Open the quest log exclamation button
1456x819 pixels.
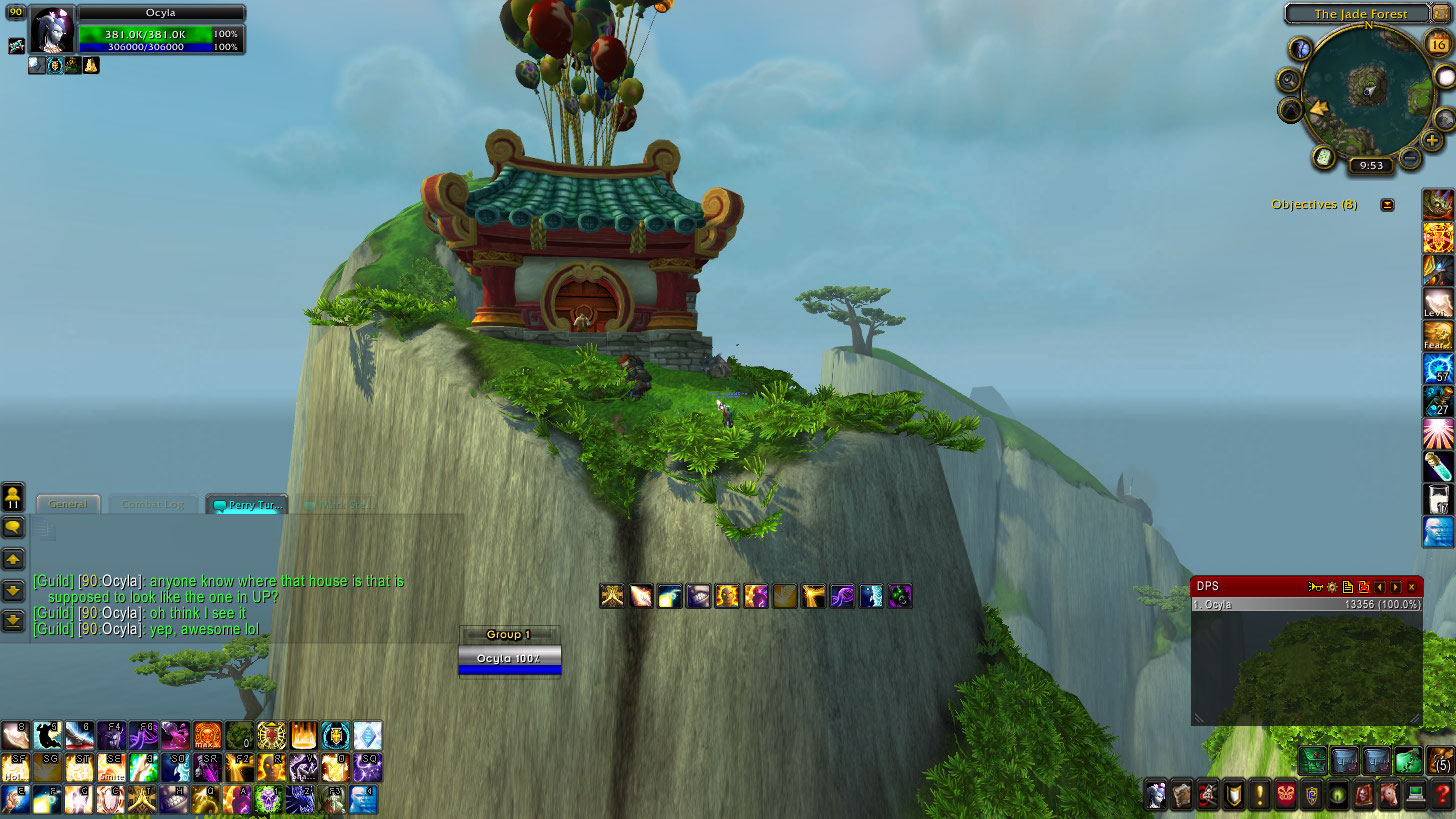click(1260, 794)
